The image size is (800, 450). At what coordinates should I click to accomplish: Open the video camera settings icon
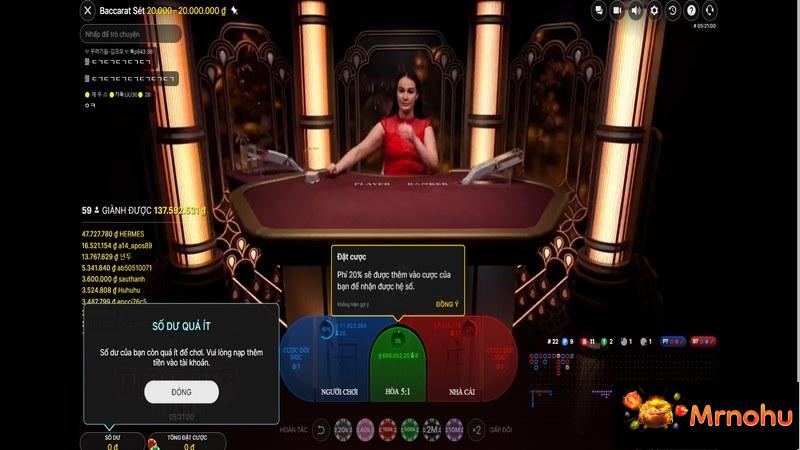point(618,11)
